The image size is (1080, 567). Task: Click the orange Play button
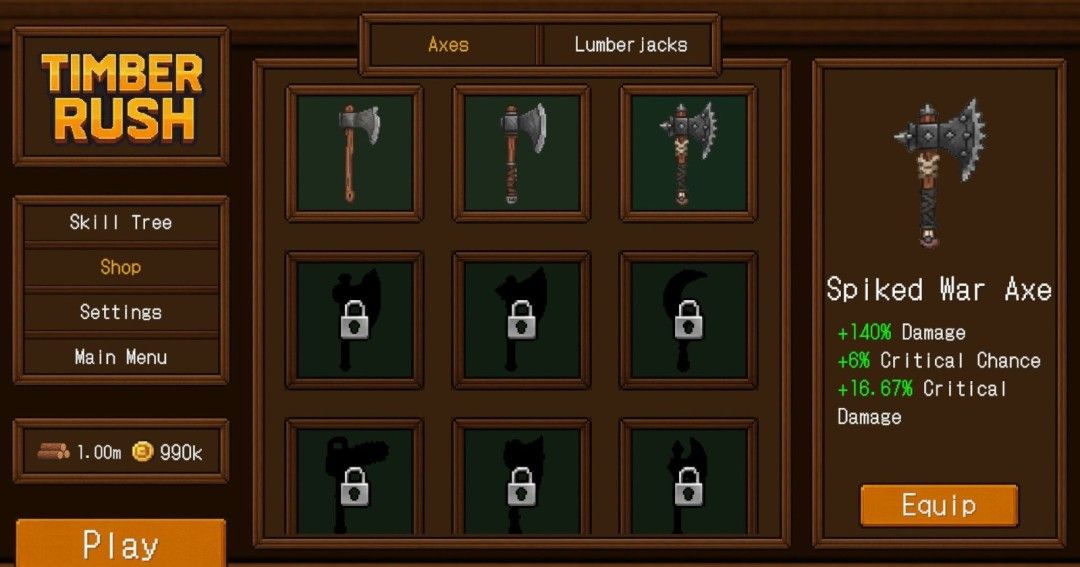[121, 544]
